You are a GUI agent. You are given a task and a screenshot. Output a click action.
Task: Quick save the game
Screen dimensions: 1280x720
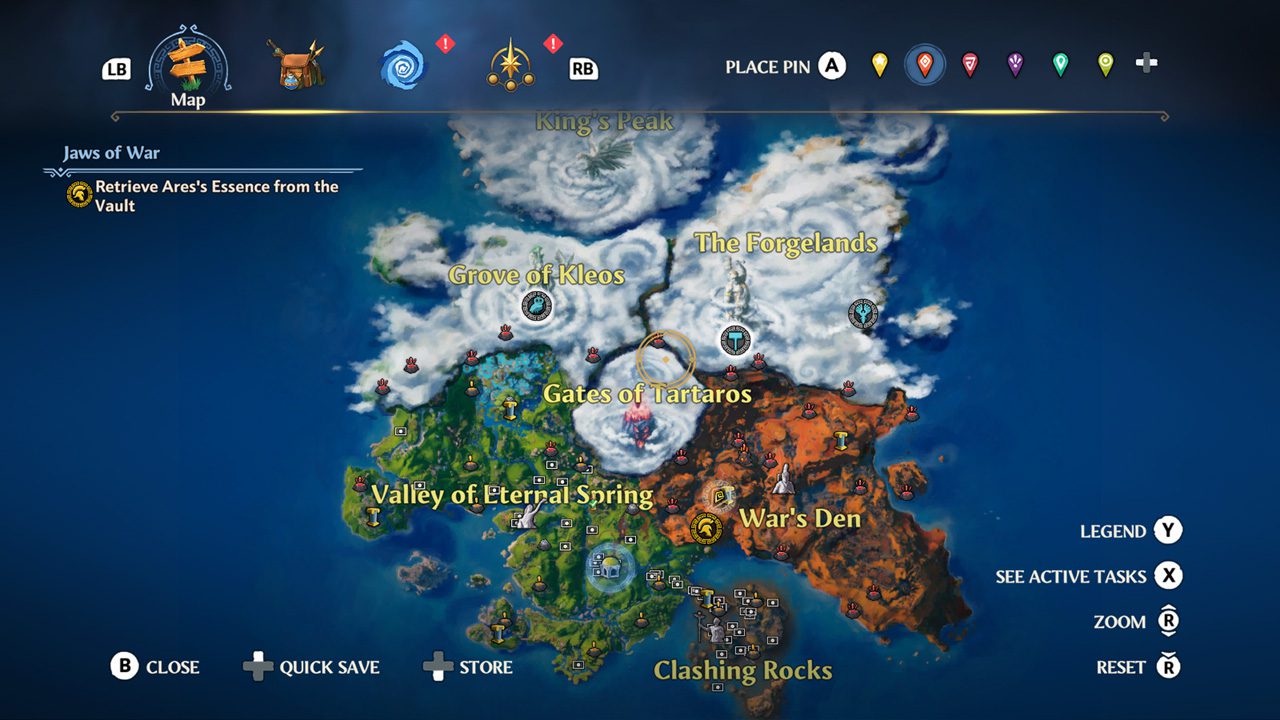click(311, 667)
